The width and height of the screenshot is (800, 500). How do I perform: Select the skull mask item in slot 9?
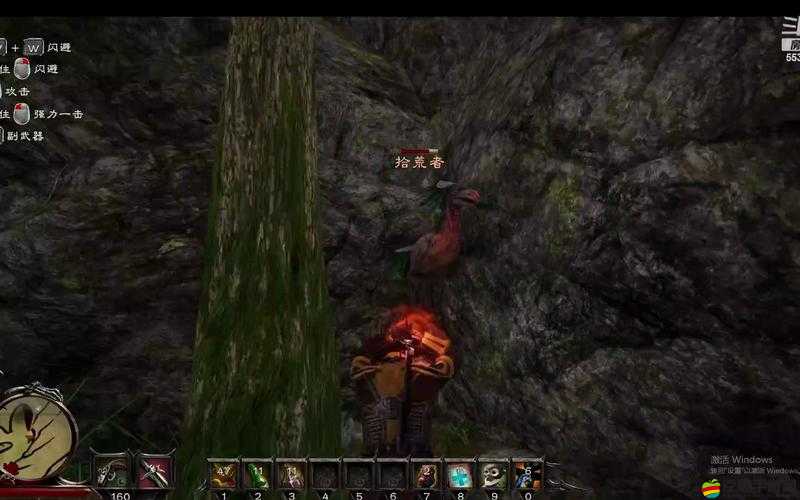tap(493, 476)
